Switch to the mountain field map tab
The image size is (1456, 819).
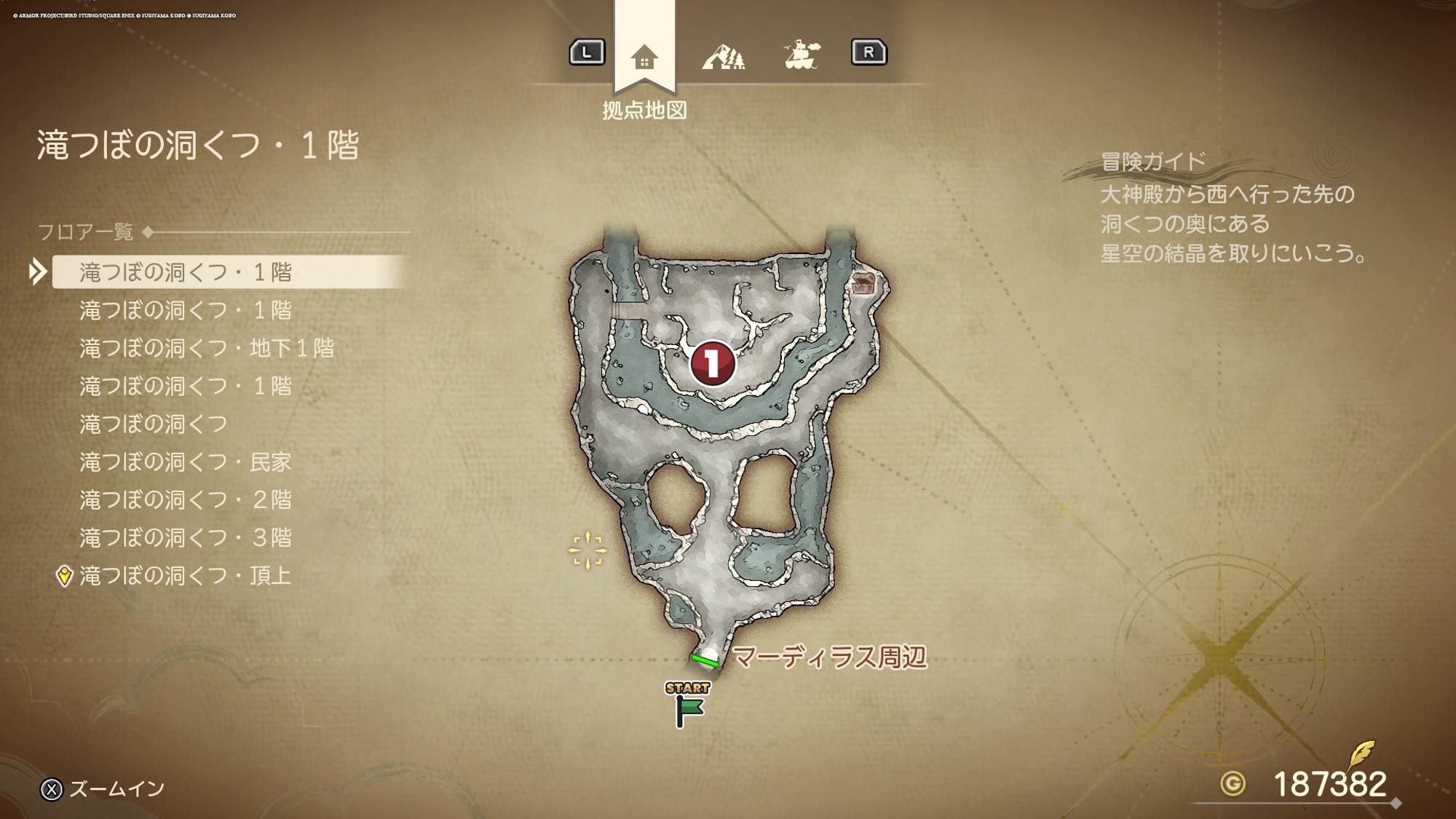(x=723, y=55)
